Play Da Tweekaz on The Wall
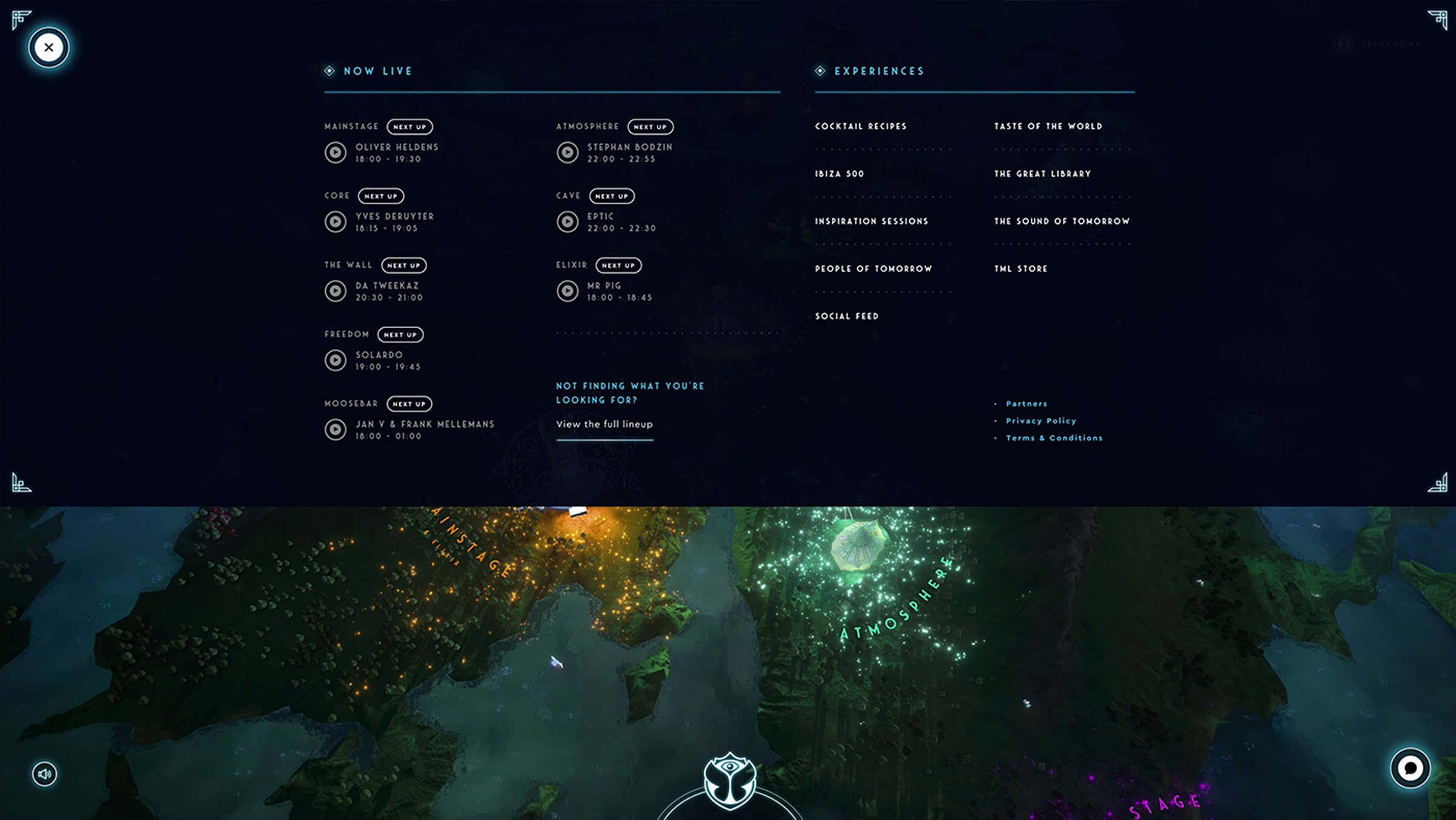 (335, 291)
